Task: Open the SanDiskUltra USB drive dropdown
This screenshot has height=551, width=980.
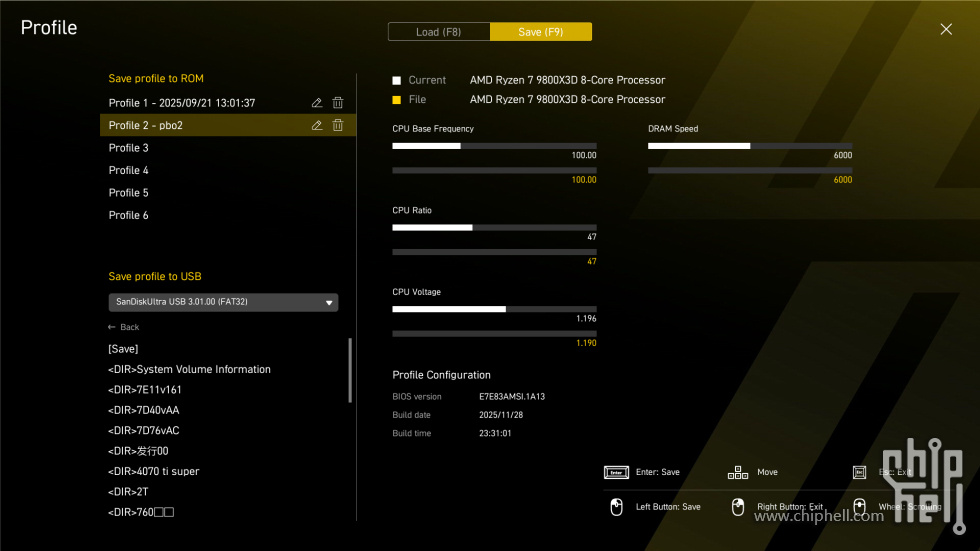Action: [x=223, y=302]
